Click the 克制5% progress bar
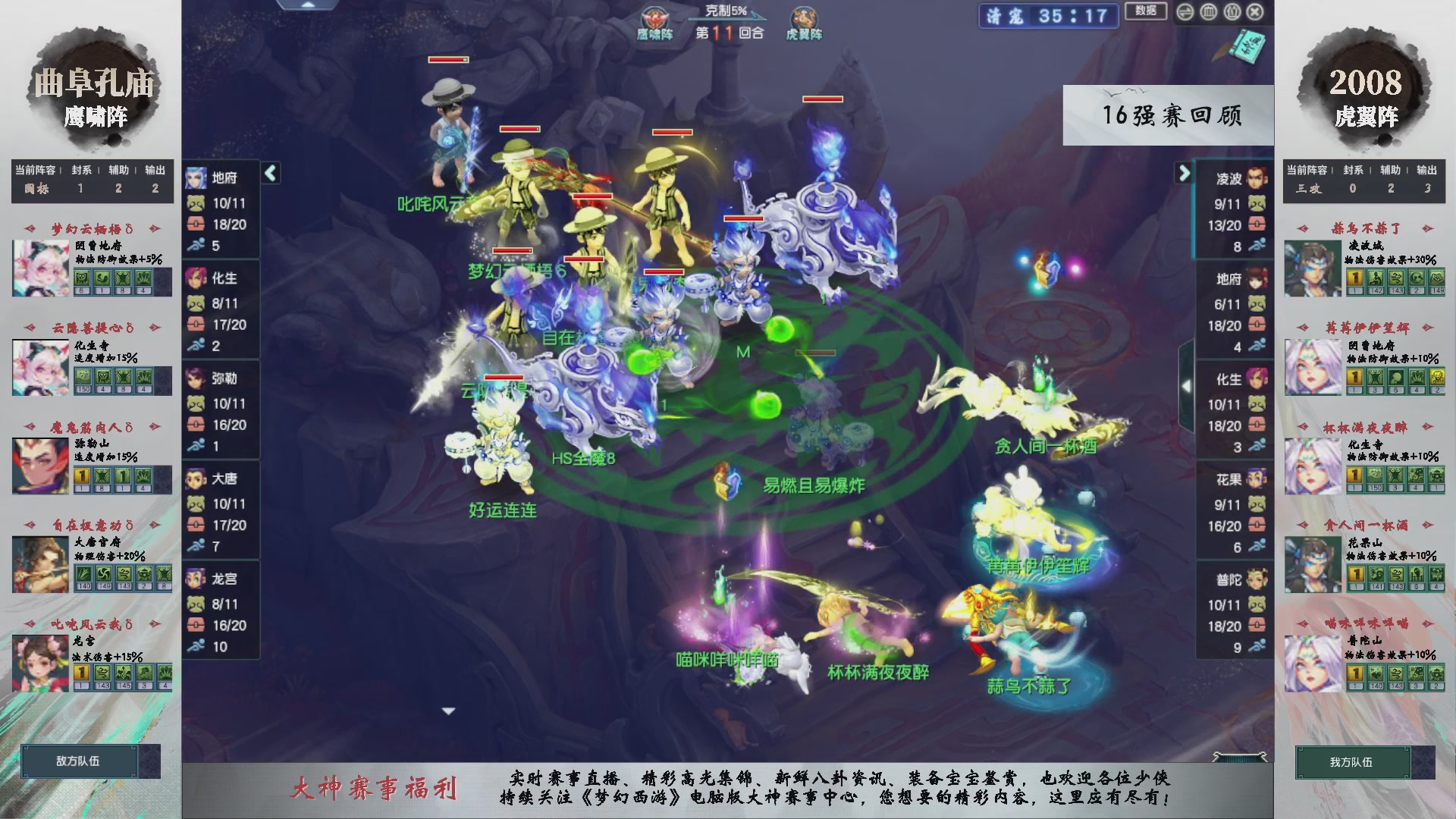 pyautogui.click(x=728, y=19)
